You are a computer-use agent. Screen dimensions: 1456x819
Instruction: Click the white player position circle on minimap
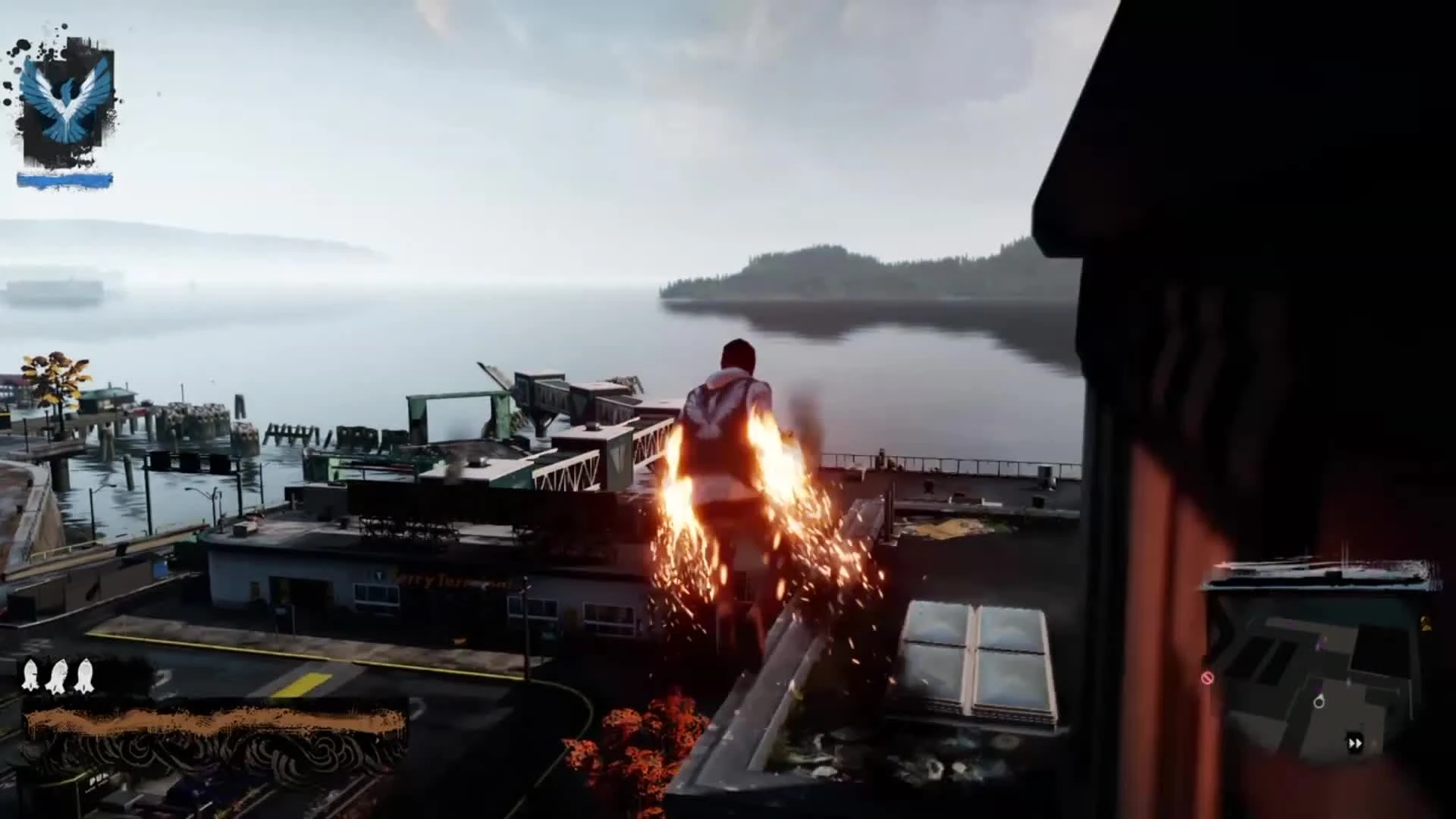(1319, 703)
